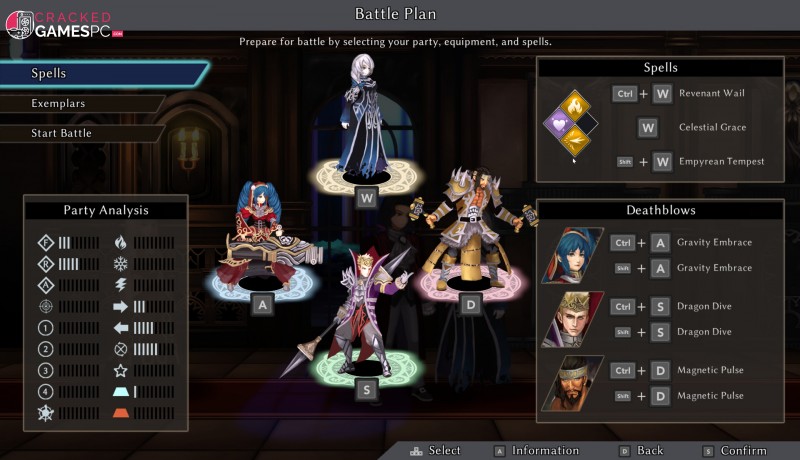
Task: Select the Revenant Wail flame spell icon
Action: (575, 104)
